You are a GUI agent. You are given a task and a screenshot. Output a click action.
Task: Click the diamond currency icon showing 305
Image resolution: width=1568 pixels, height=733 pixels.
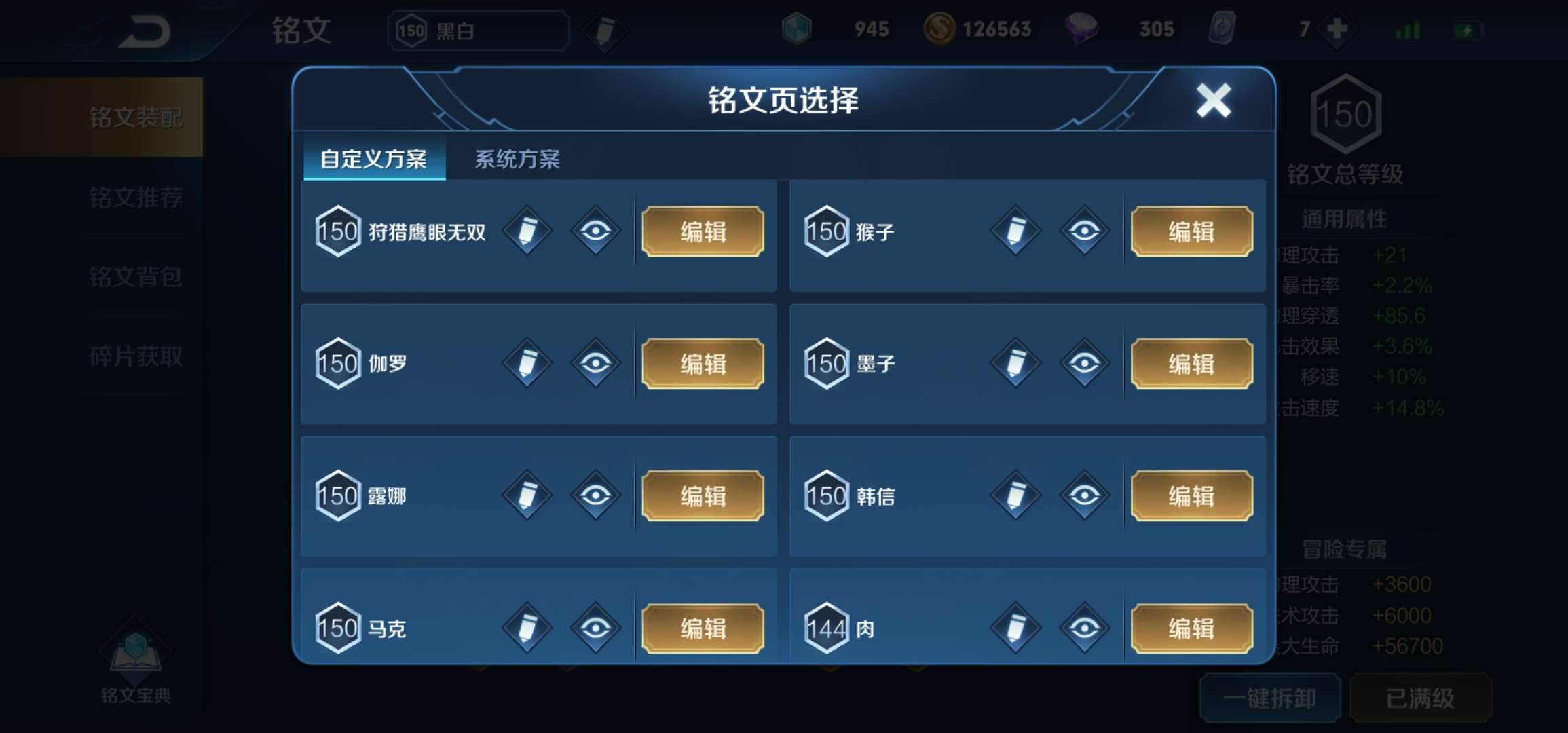1081,29
